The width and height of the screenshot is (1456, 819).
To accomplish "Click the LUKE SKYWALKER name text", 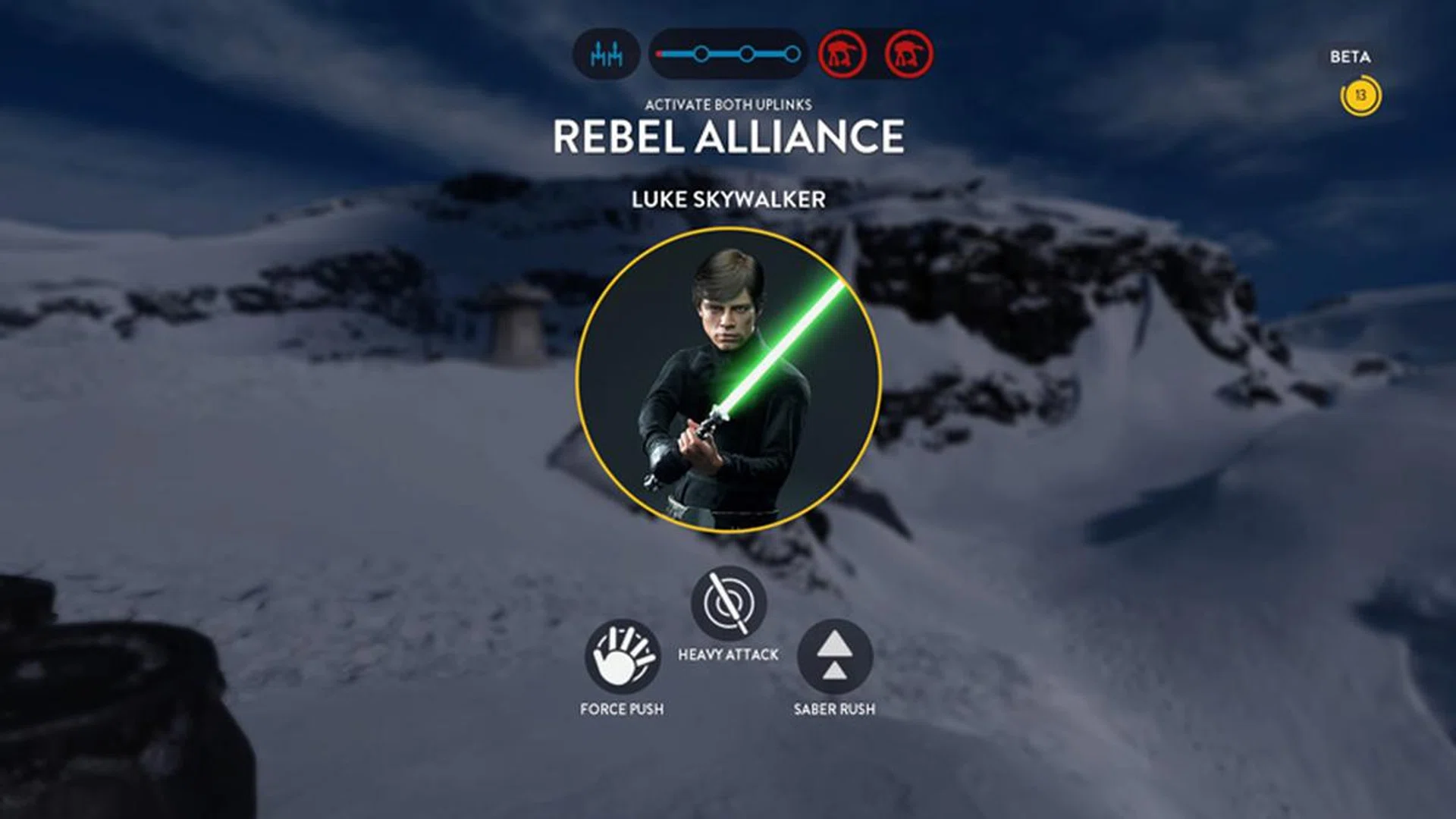I will (x=728, y=200).
